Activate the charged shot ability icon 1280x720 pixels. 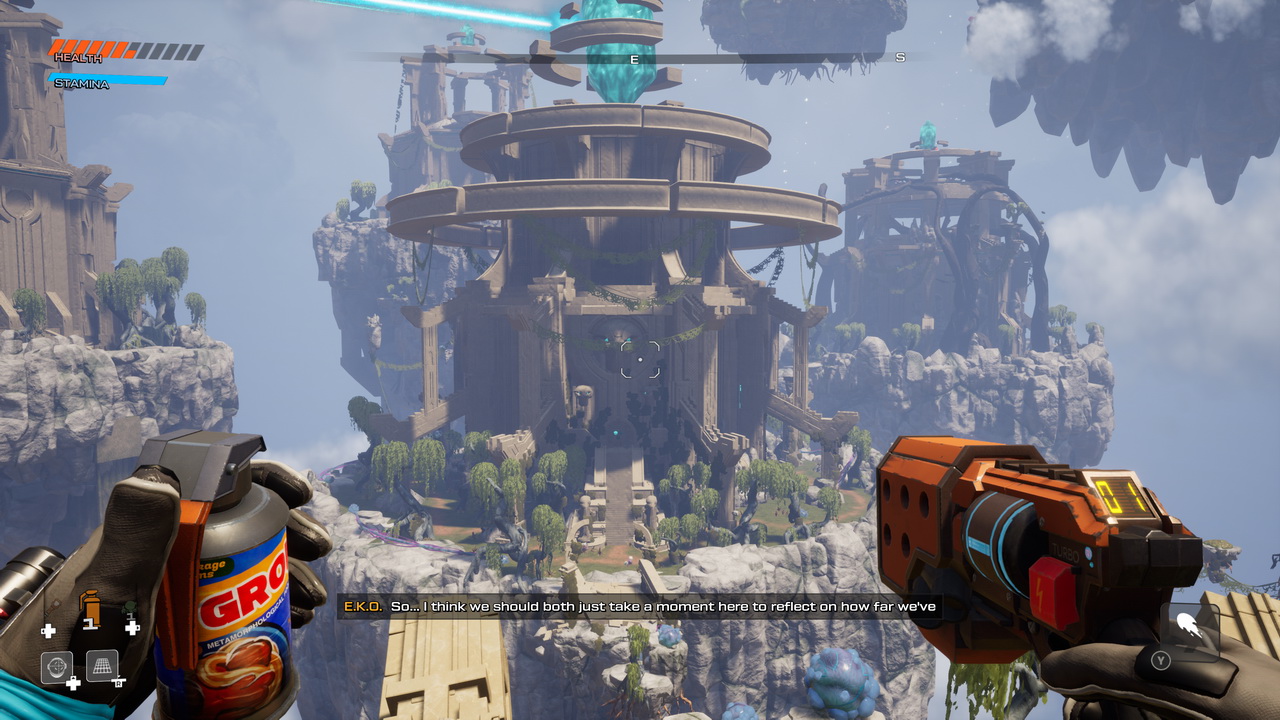(x=1188, y=628)
